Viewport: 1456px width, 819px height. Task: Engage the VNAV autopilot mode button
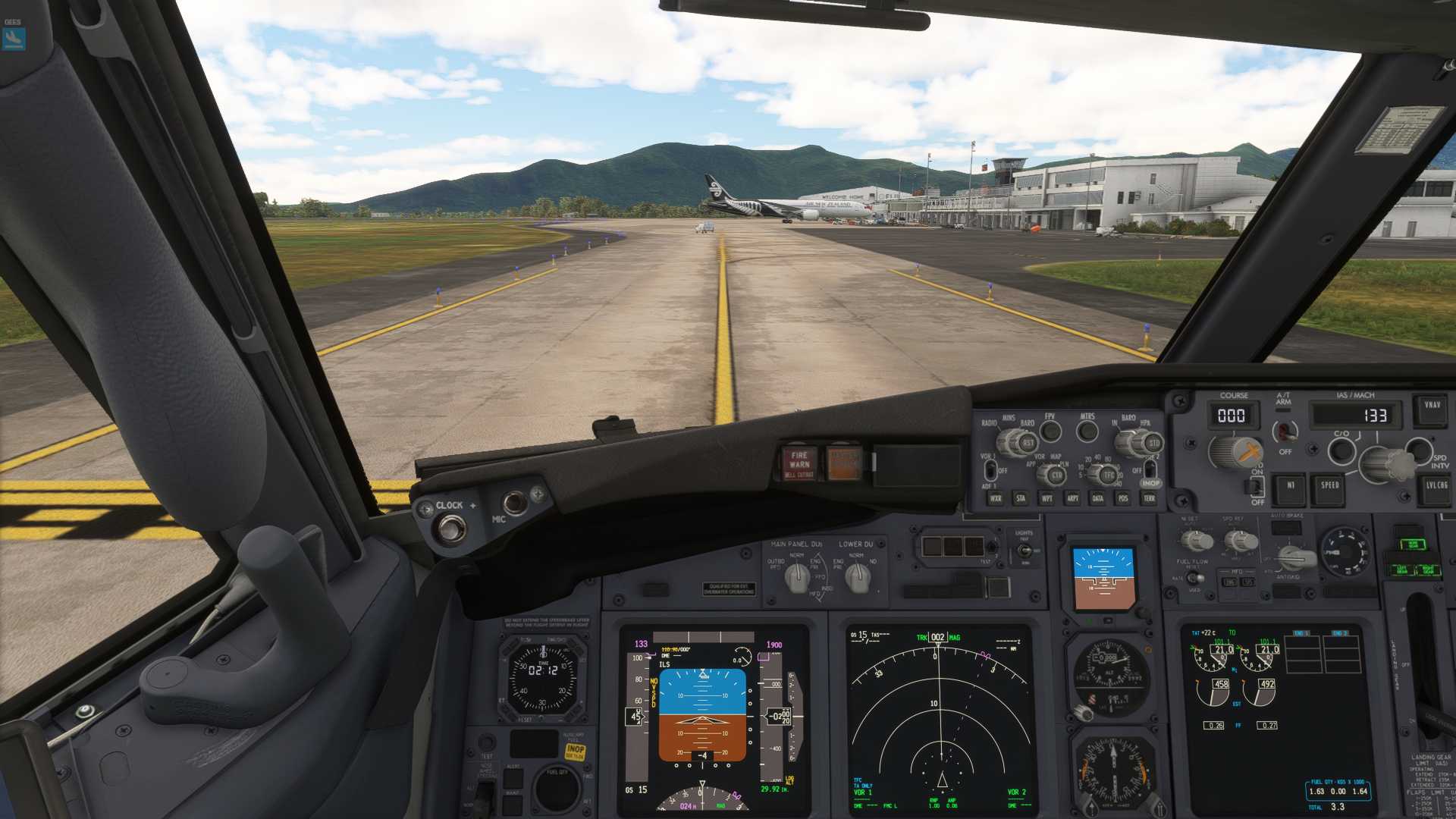(1432, 406)
